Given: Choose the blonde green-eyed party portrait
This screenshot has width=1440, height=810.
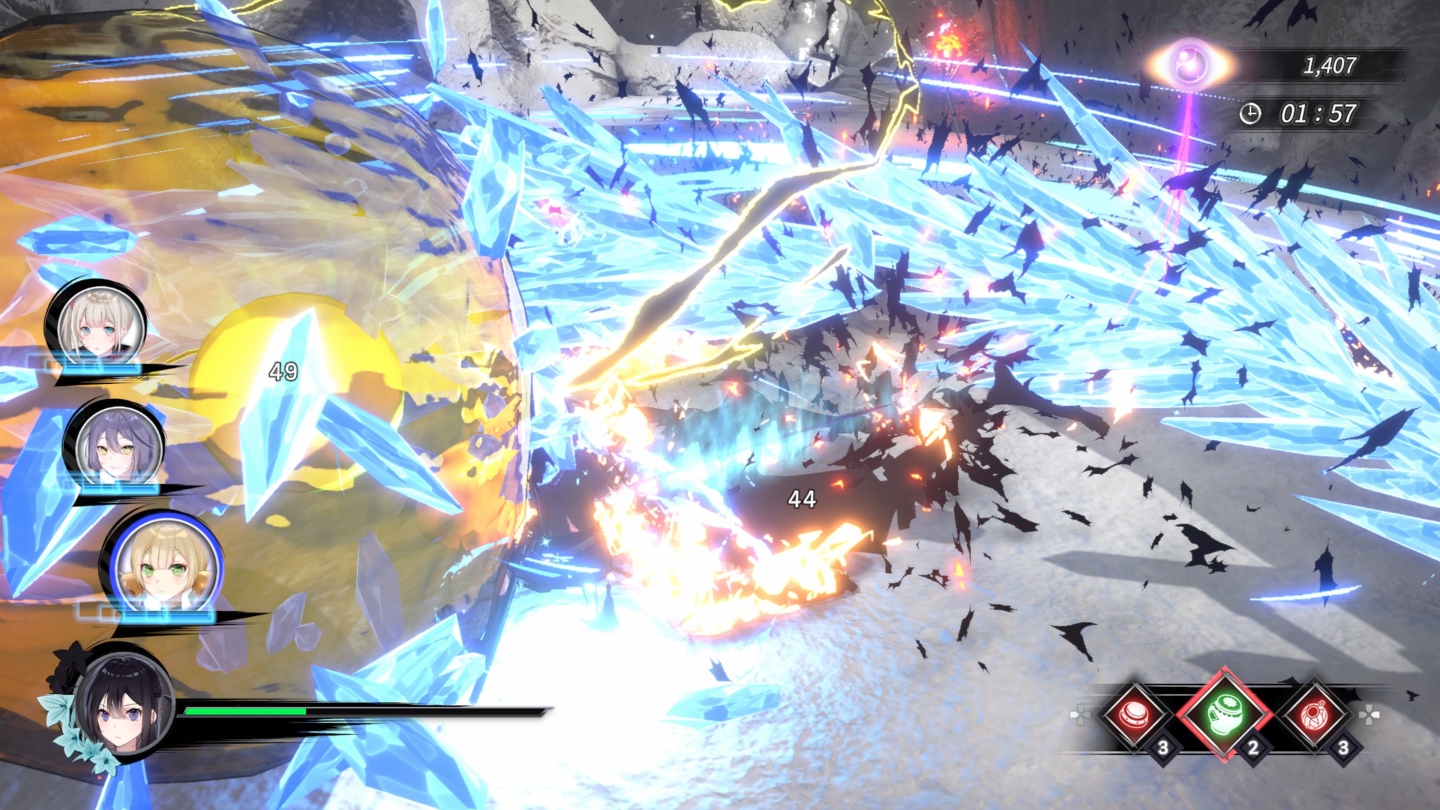Looking at the screenshot, I should [x=160, y=565].
